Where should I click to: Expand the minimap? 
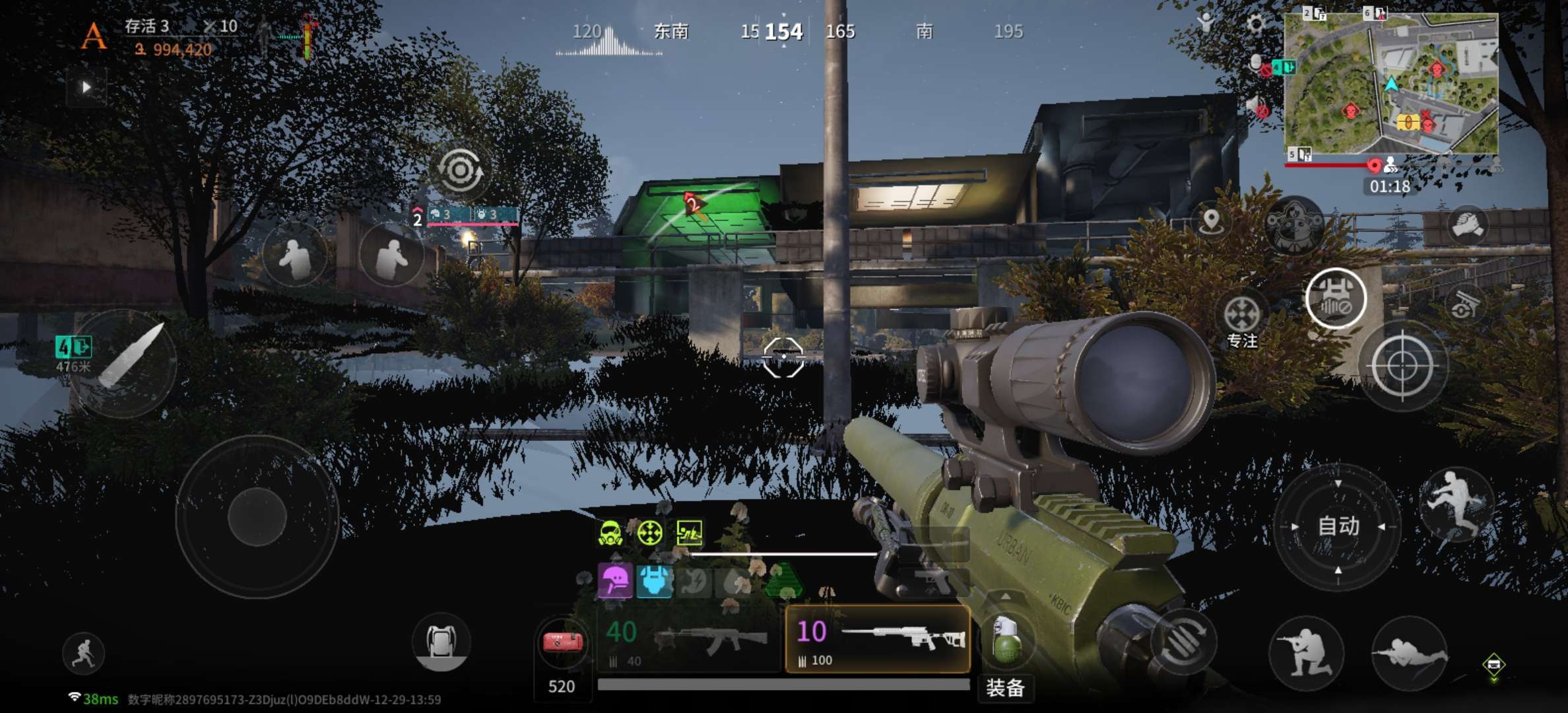[1390, 83]
